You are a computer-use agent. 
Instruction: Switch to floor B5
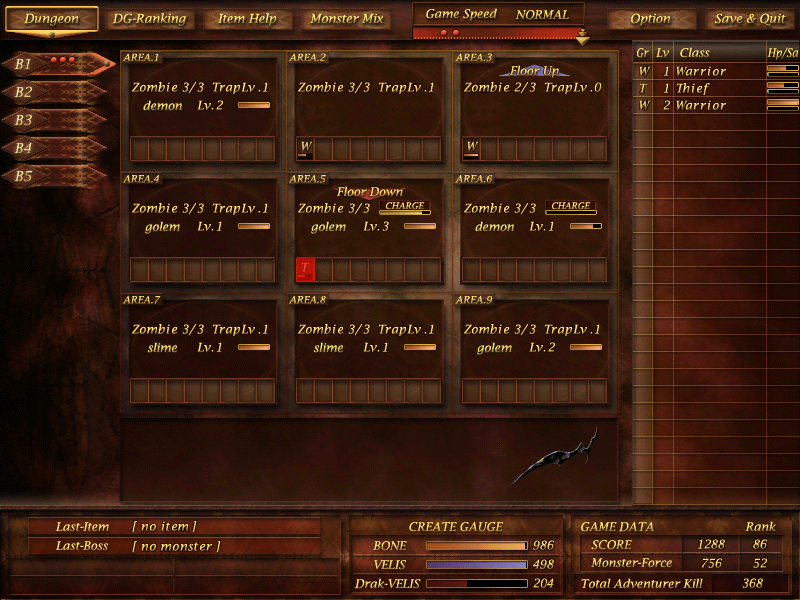(x=58, y=176)
